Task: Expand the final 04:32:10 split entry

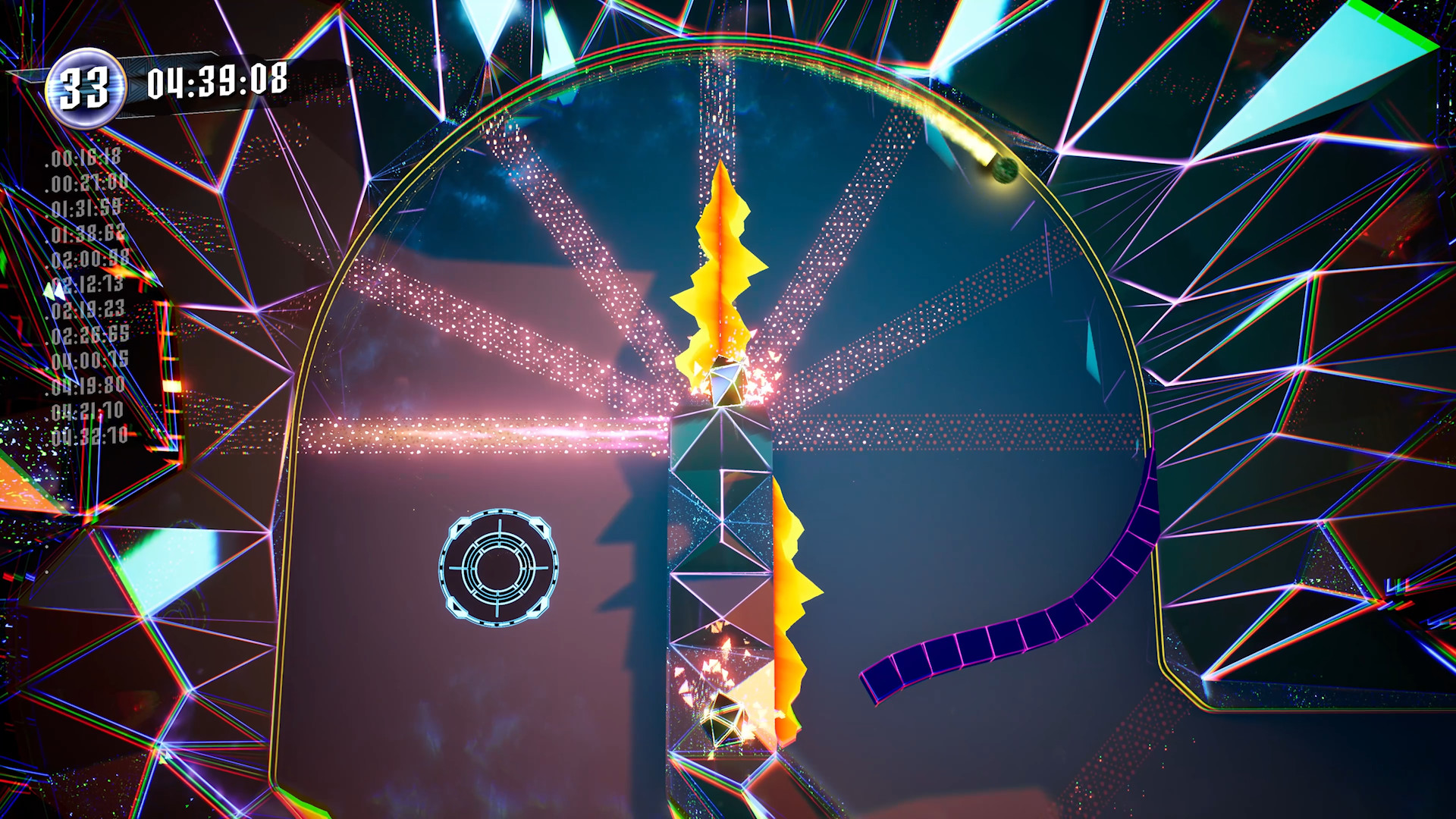Action: [89, 435]
